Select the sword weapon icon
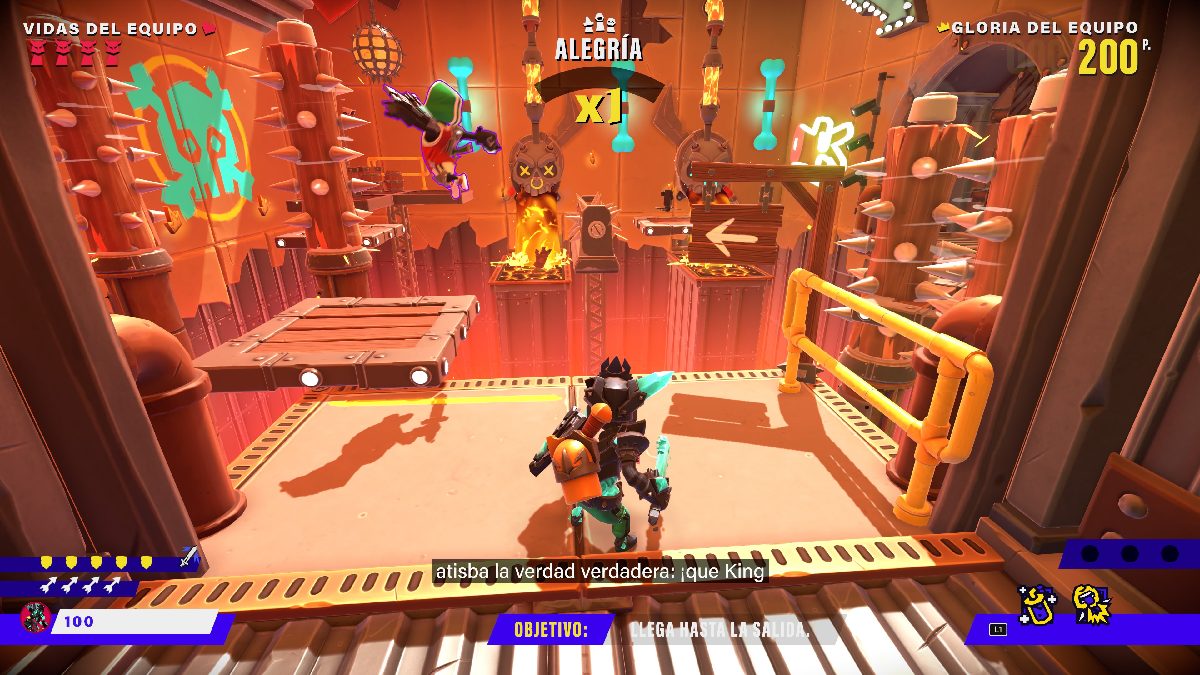 tap(188, 558)
